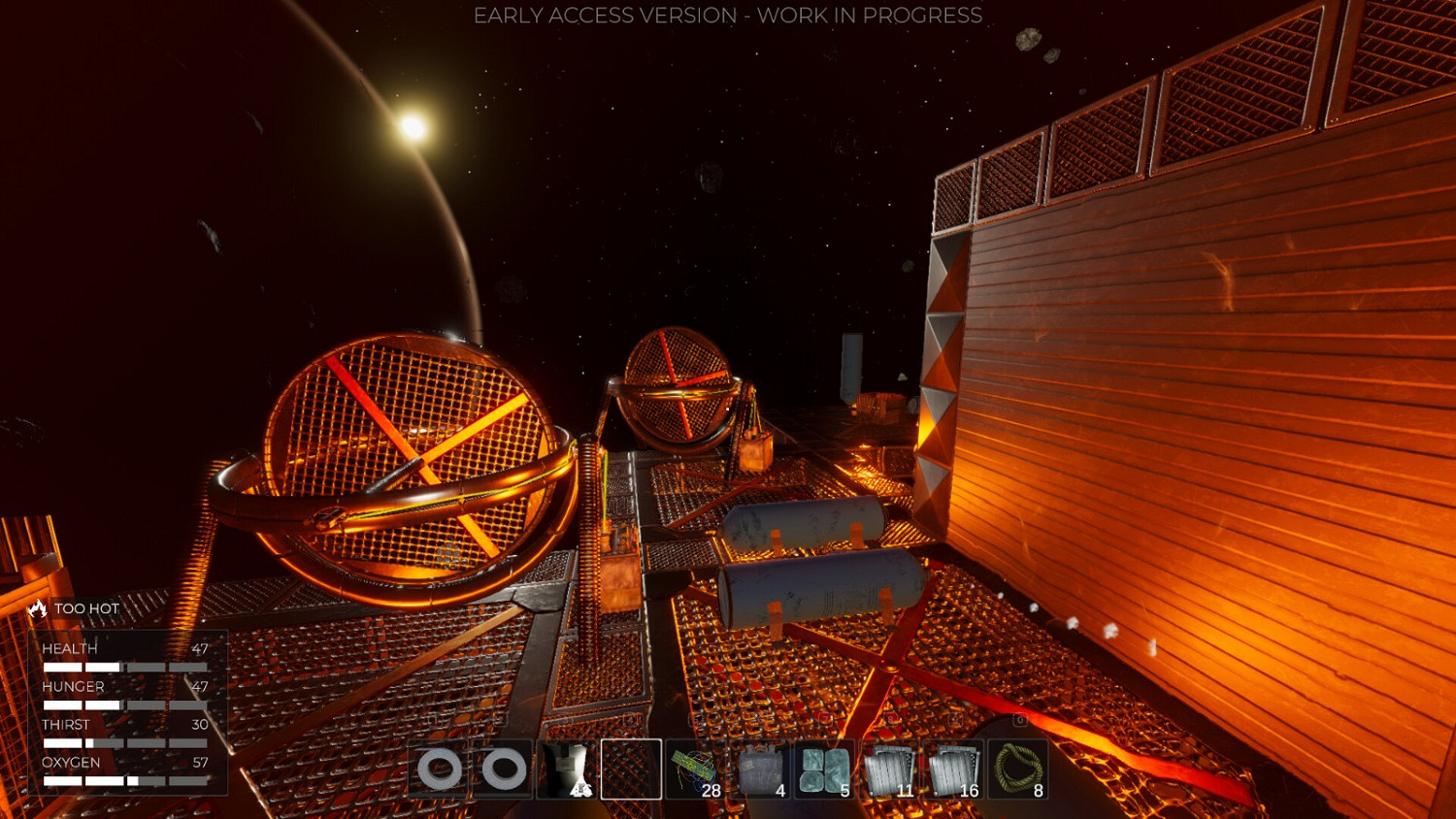The height and width of the screenshot is (819, 1456).
Task: Click the HUNGER stat label
Action: point(73,686)
